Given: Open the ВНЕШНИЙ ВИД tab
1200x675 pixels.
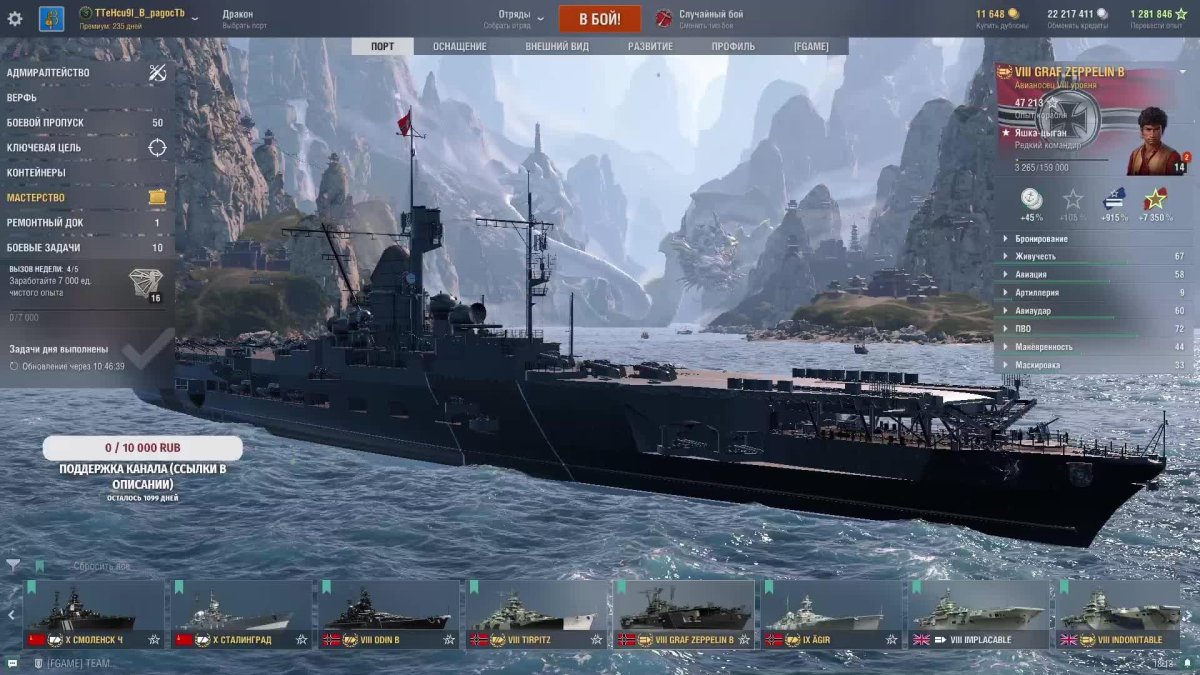Looking at the screenshot, I should tap(557, 47).
